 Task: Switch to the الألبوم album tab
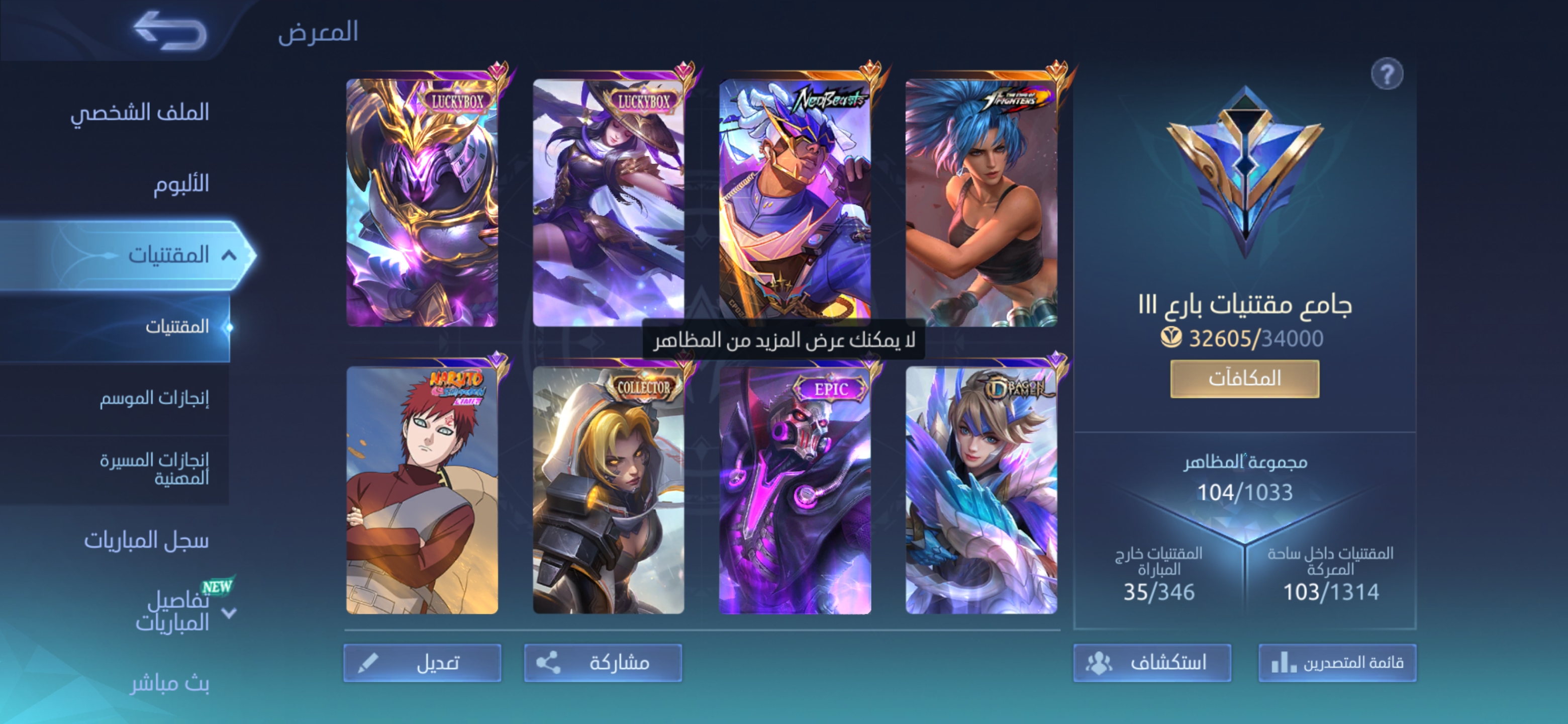point(181,184)
